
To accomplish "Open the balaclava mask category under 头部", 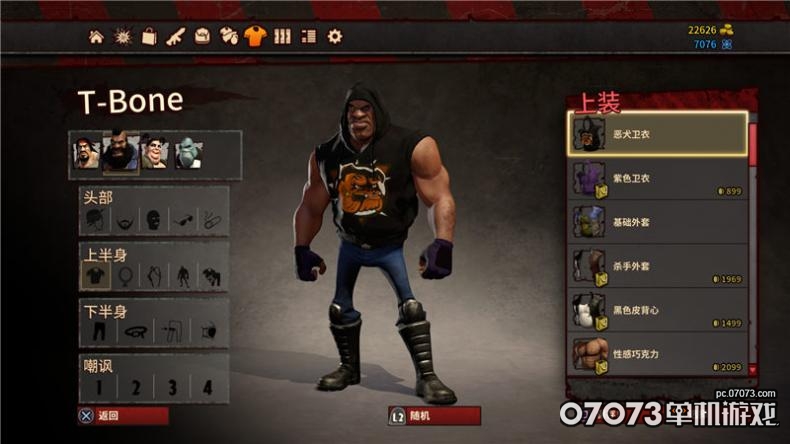I will (153, 219).
